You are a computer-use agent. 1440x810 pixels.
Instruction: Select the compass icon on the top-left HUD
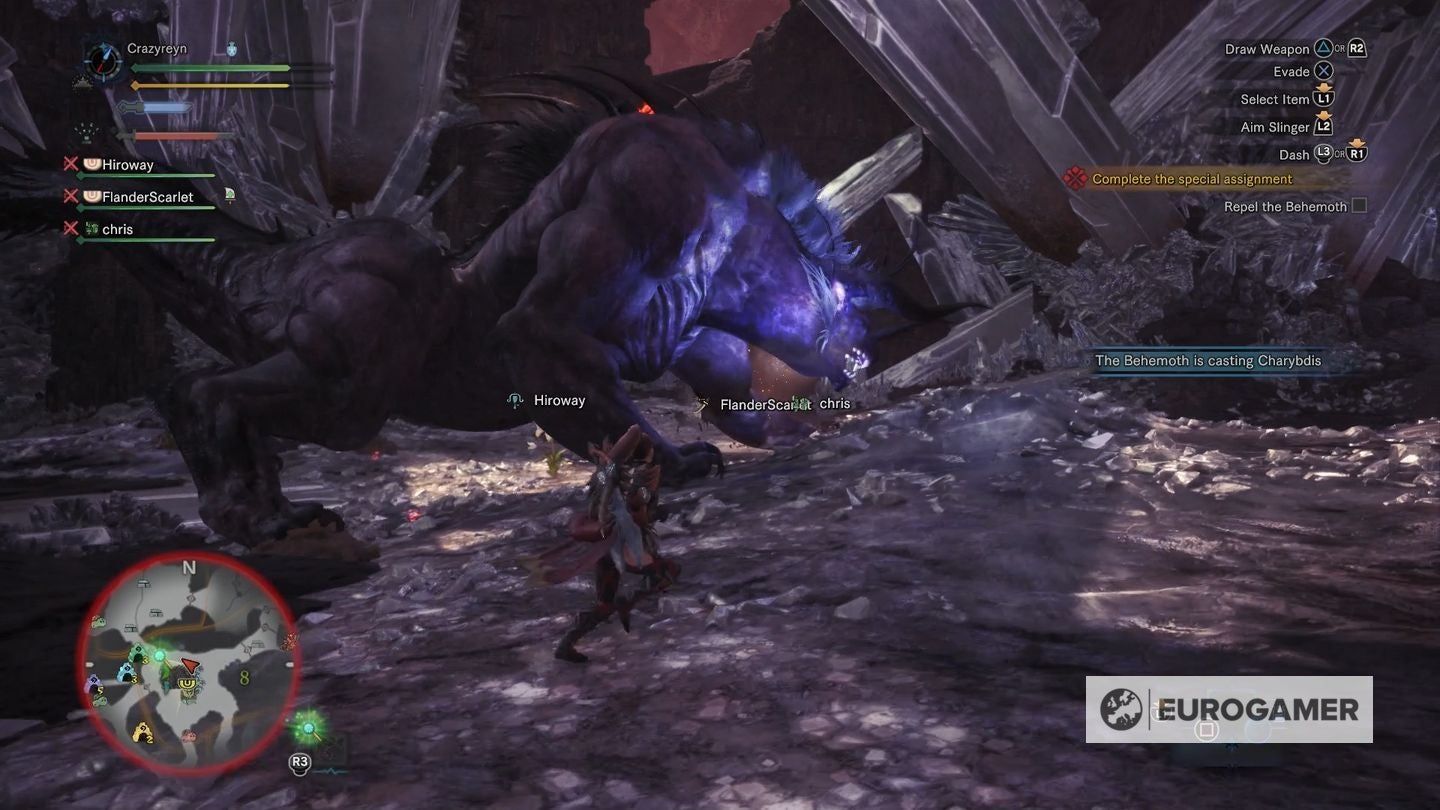tap(102, 60)
